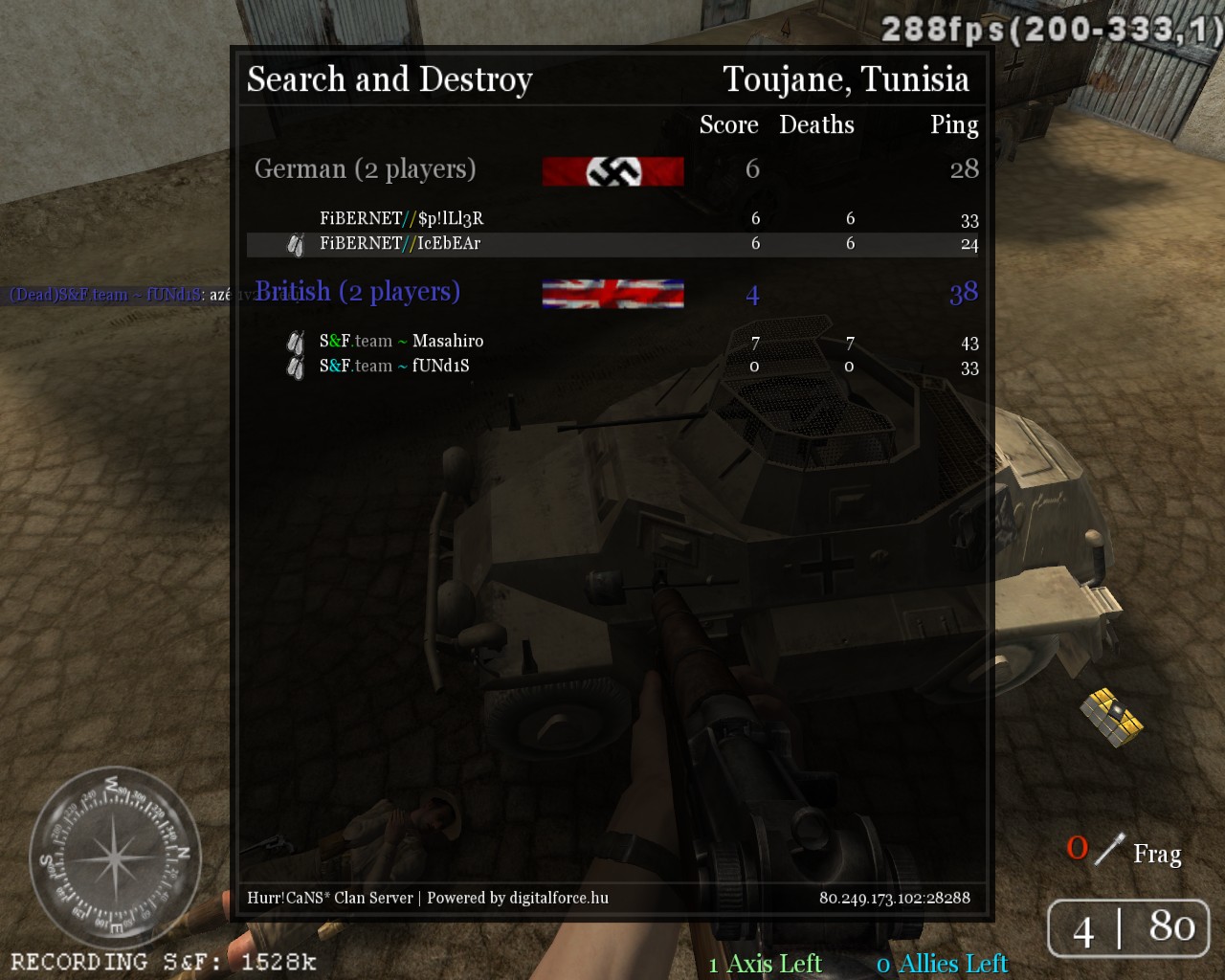Select the Frag grenade icon

(x=1109, y=849)
